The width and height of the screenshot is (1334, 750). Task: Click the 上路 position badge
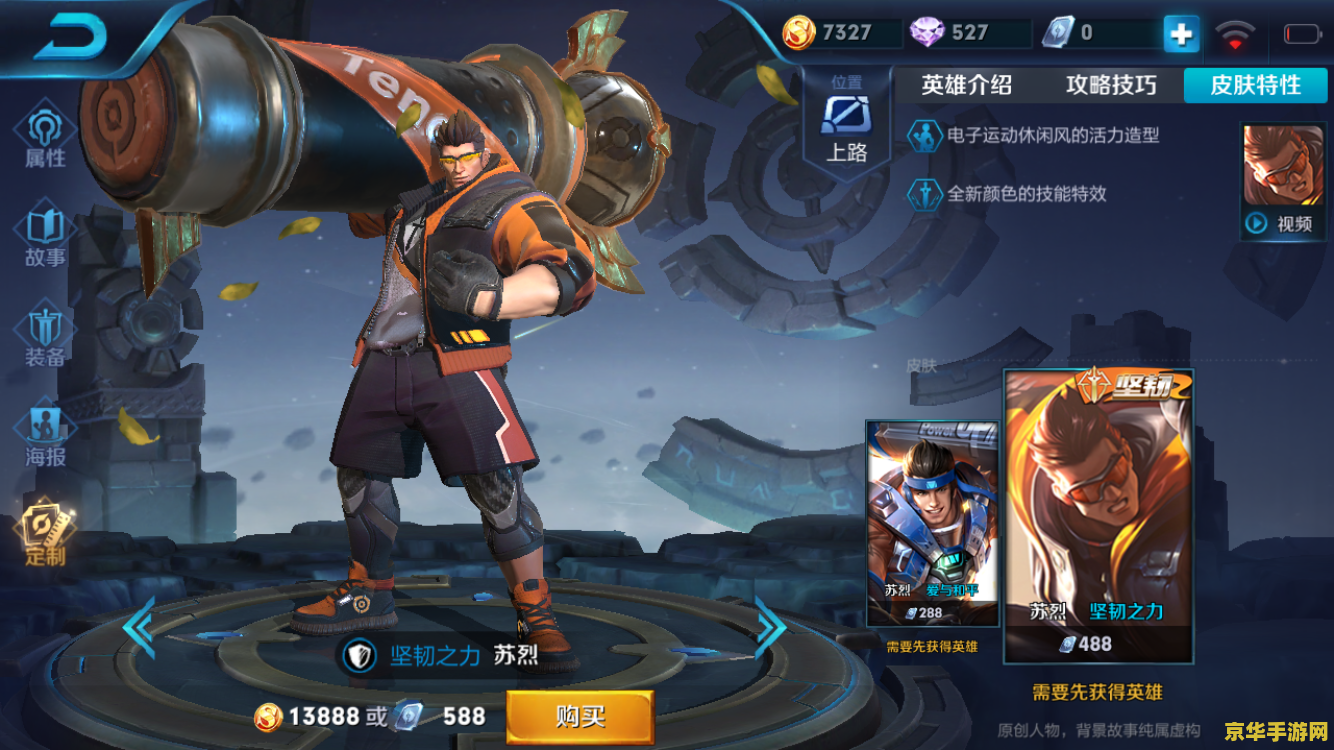tap(846, 125)
